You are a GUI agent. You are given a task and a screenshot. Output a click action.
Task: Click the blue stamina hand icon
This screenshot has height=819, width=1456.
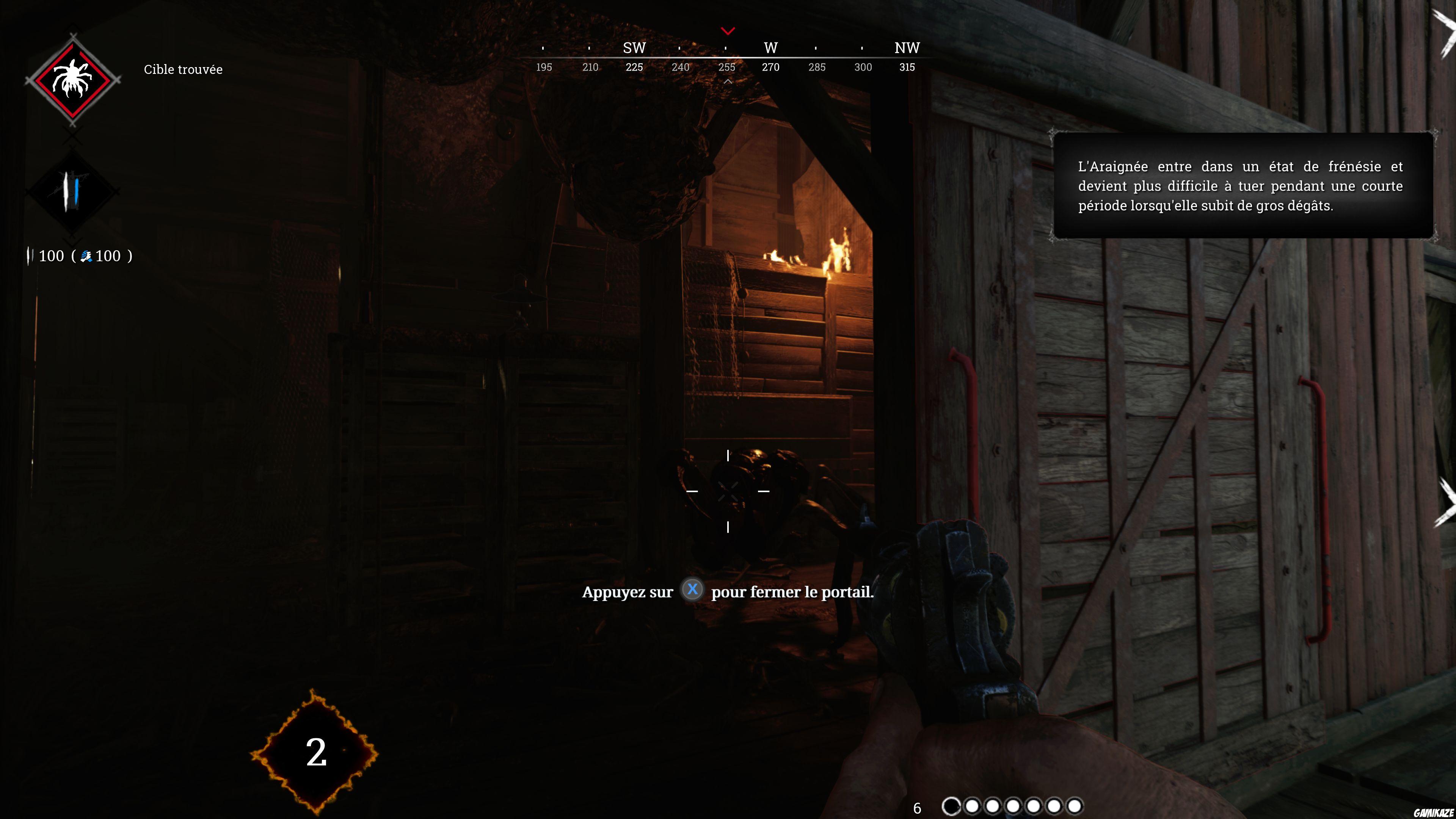click(x=86, y=256)
